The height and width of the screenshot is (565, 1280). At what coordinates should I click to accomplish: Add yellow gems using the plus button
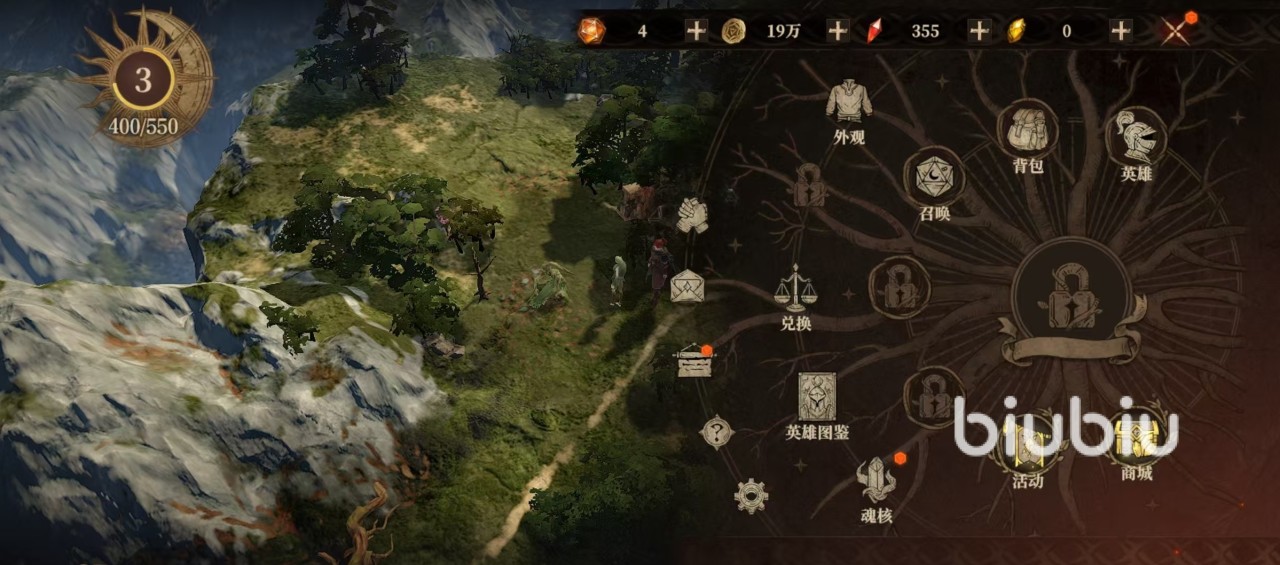1121,31
